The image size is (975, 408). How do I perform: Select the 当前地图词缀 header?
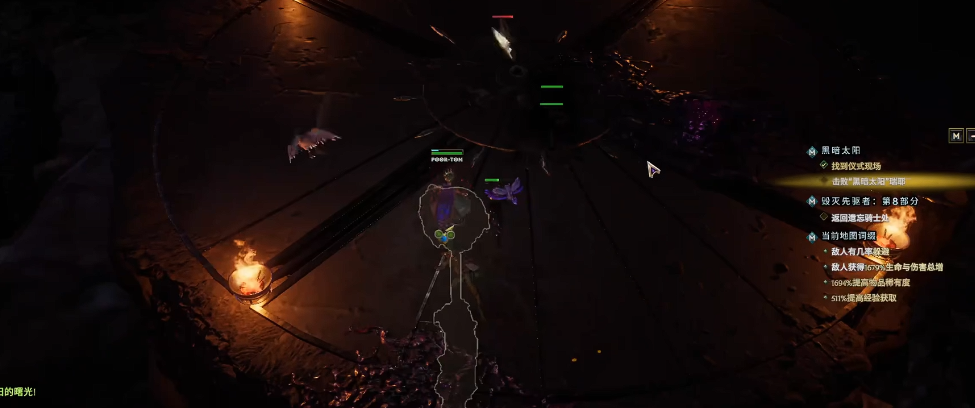tap(848, 236)
